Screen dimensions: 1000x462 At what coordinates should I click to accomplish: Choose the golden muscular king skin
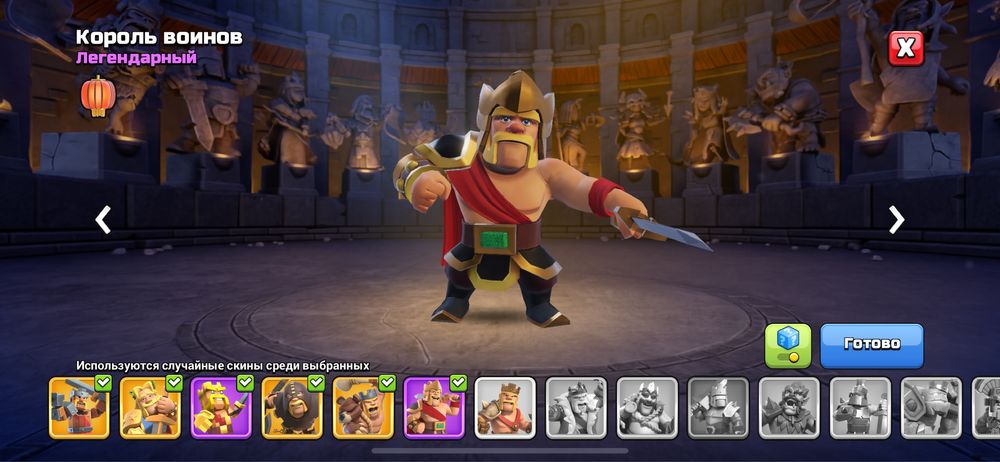pos(151,407)
